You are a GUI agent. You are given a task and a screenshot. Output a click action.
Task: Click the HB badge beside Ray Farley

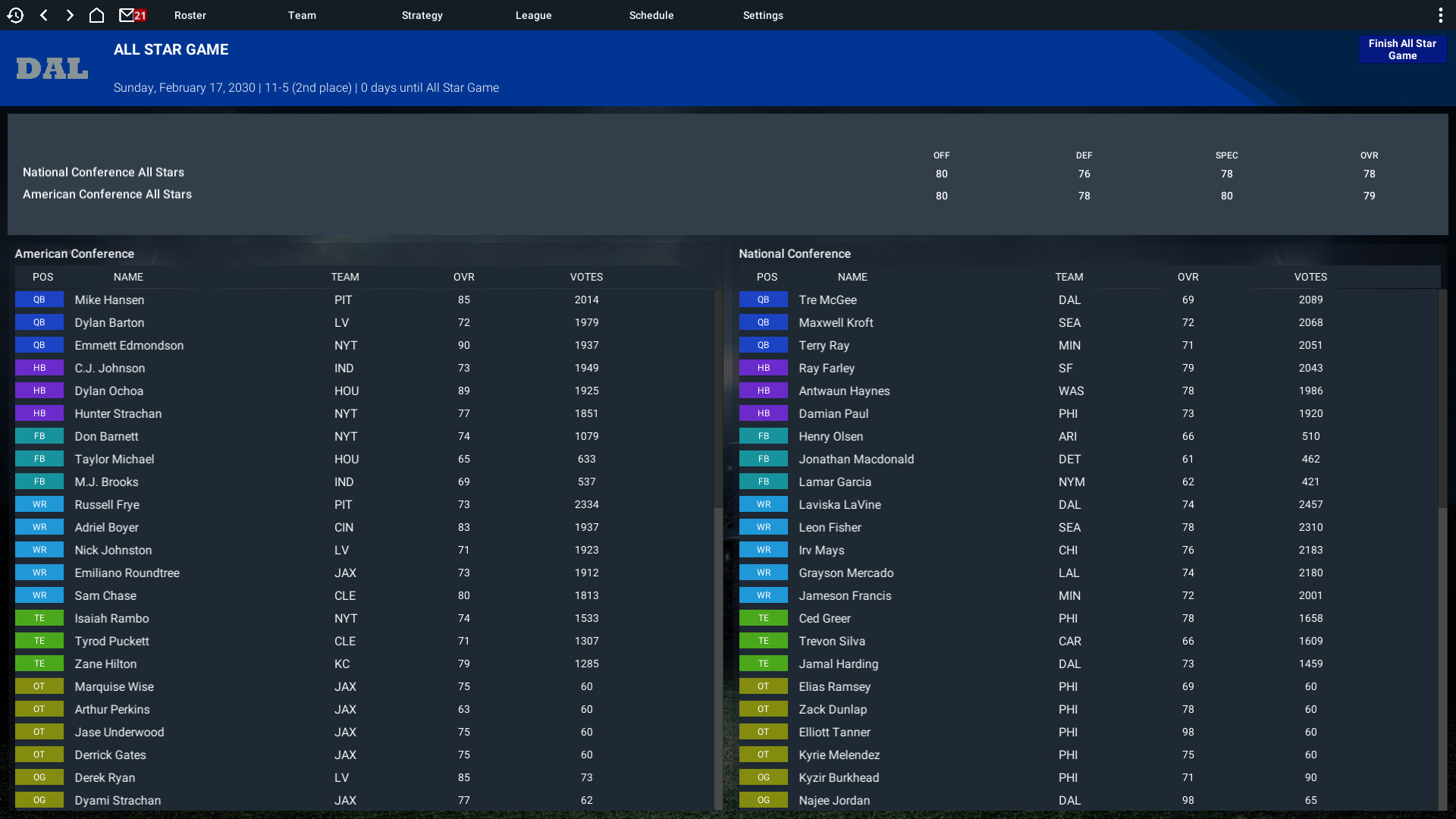(764, 368)
